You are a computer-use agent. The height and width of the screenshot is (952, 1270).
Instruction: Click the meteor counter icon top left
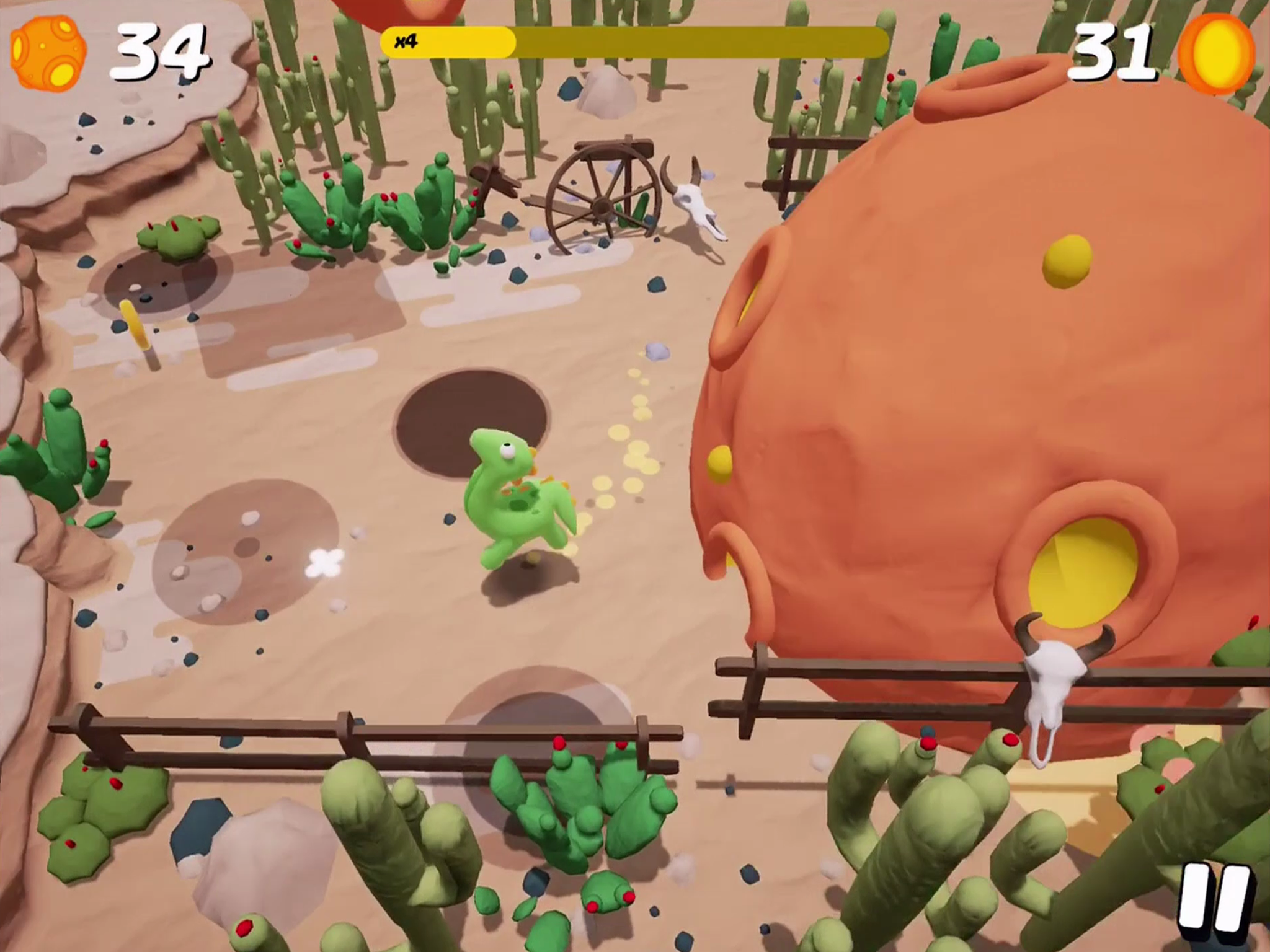(47, 53)
